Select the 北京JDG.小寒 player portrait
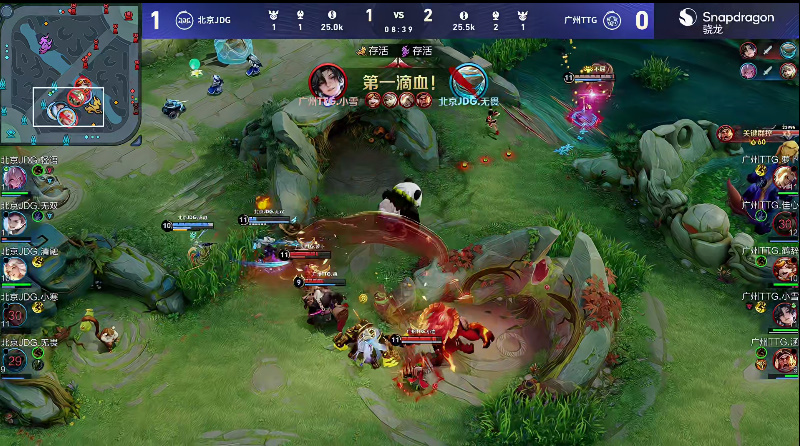The width and height of the screenshot is (800, 446). 15,316
